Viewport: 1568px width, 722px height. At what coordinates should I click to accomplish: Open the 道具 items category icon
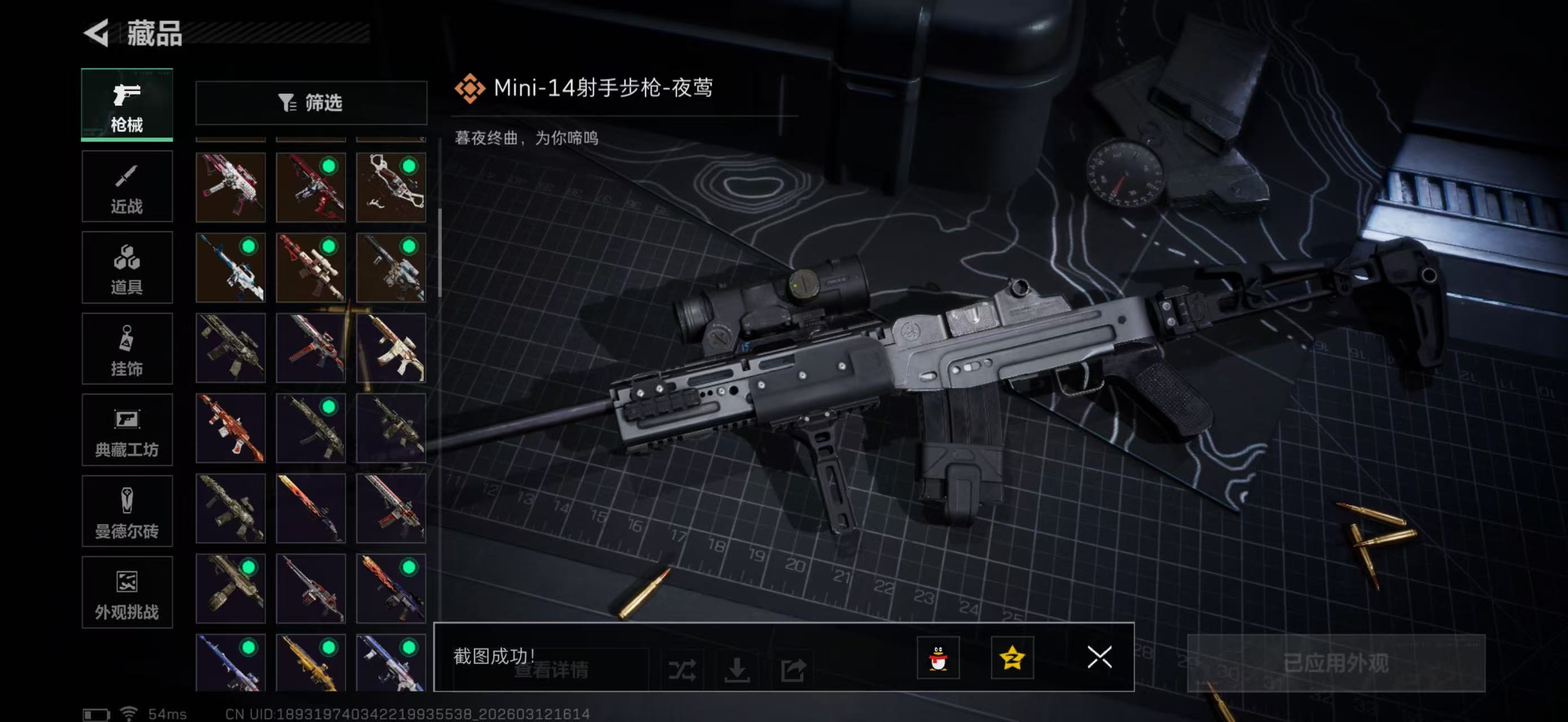pyautogui.click(x=127, y=268)
